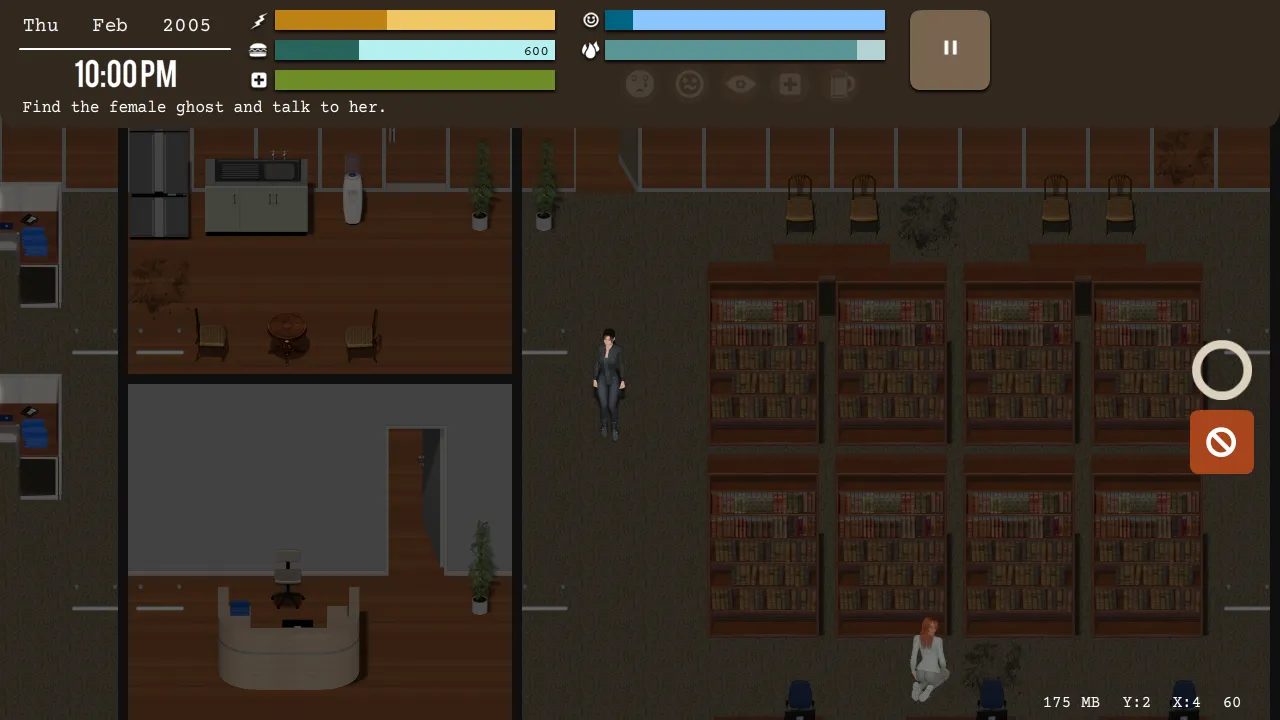The image size is (1280, 720).
Task: Click the beer mug icon
Action: (x=841, y=84)
